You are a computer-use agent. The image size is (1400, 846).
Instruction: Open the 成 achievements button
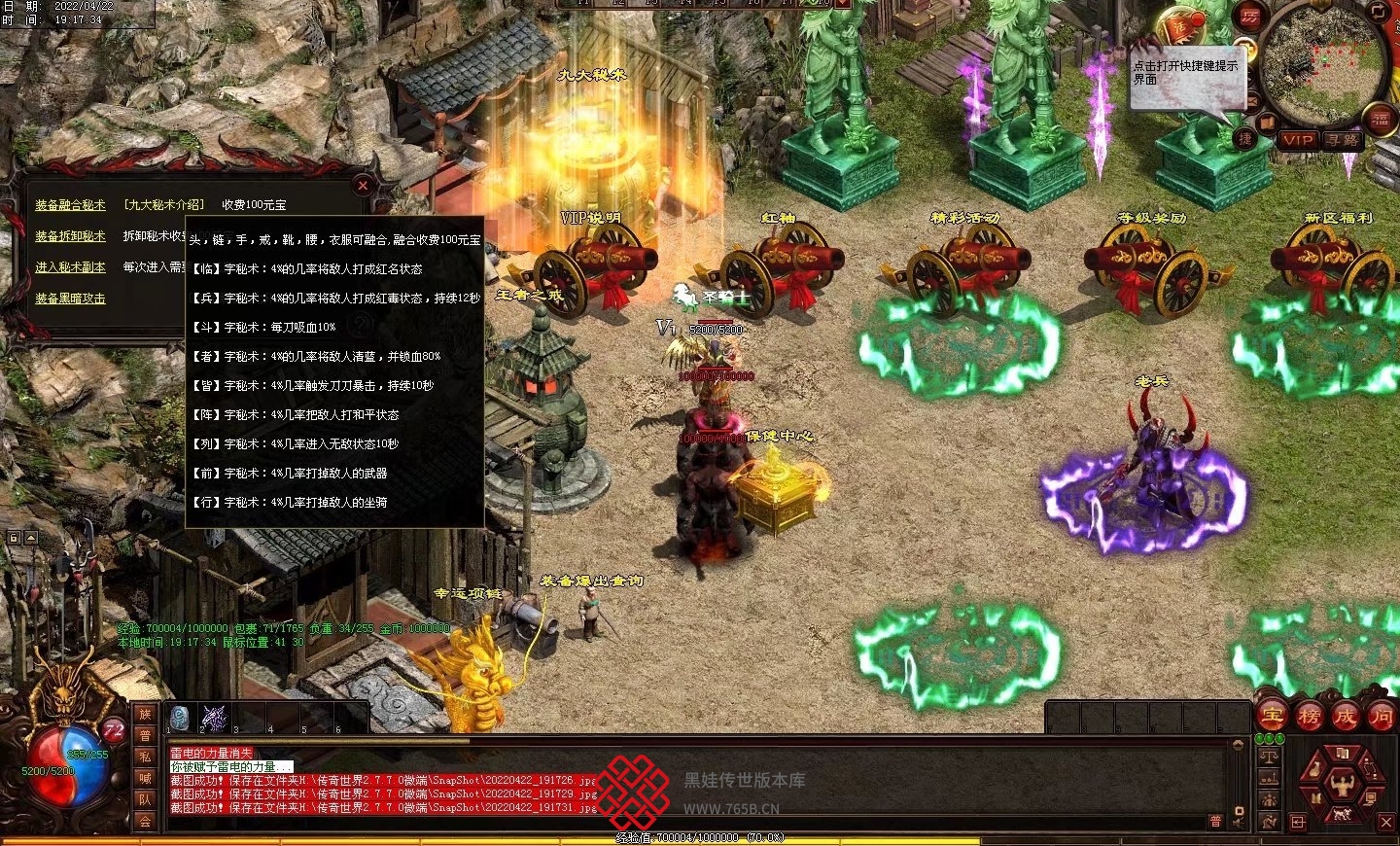pyautogui.click(x=1345, y=717)
